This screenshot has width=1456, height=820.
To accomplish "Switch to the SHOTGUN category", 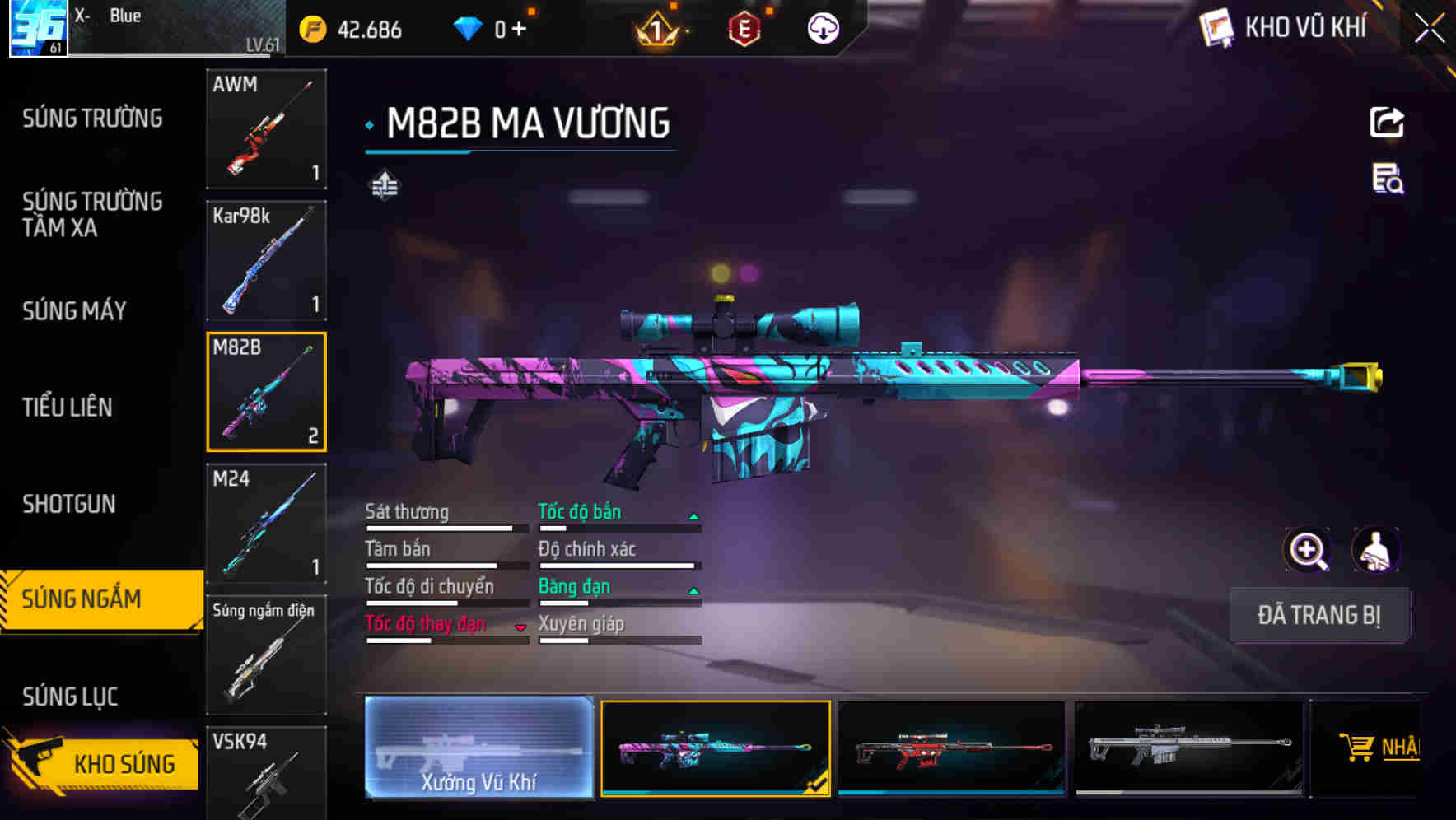I will 69,503.
